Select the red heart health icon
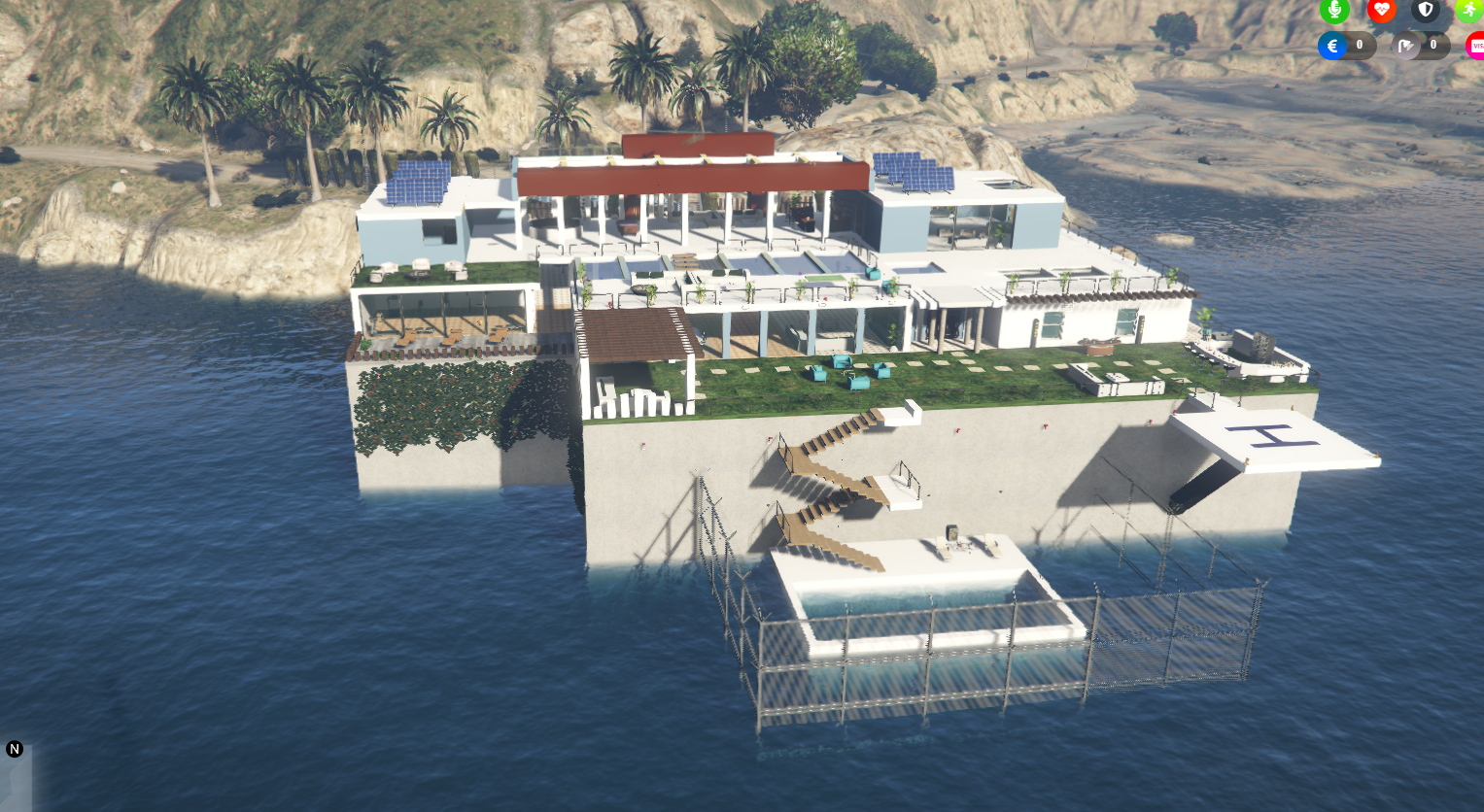This screenshot has width=1484, height=812. pos(1381,11)
